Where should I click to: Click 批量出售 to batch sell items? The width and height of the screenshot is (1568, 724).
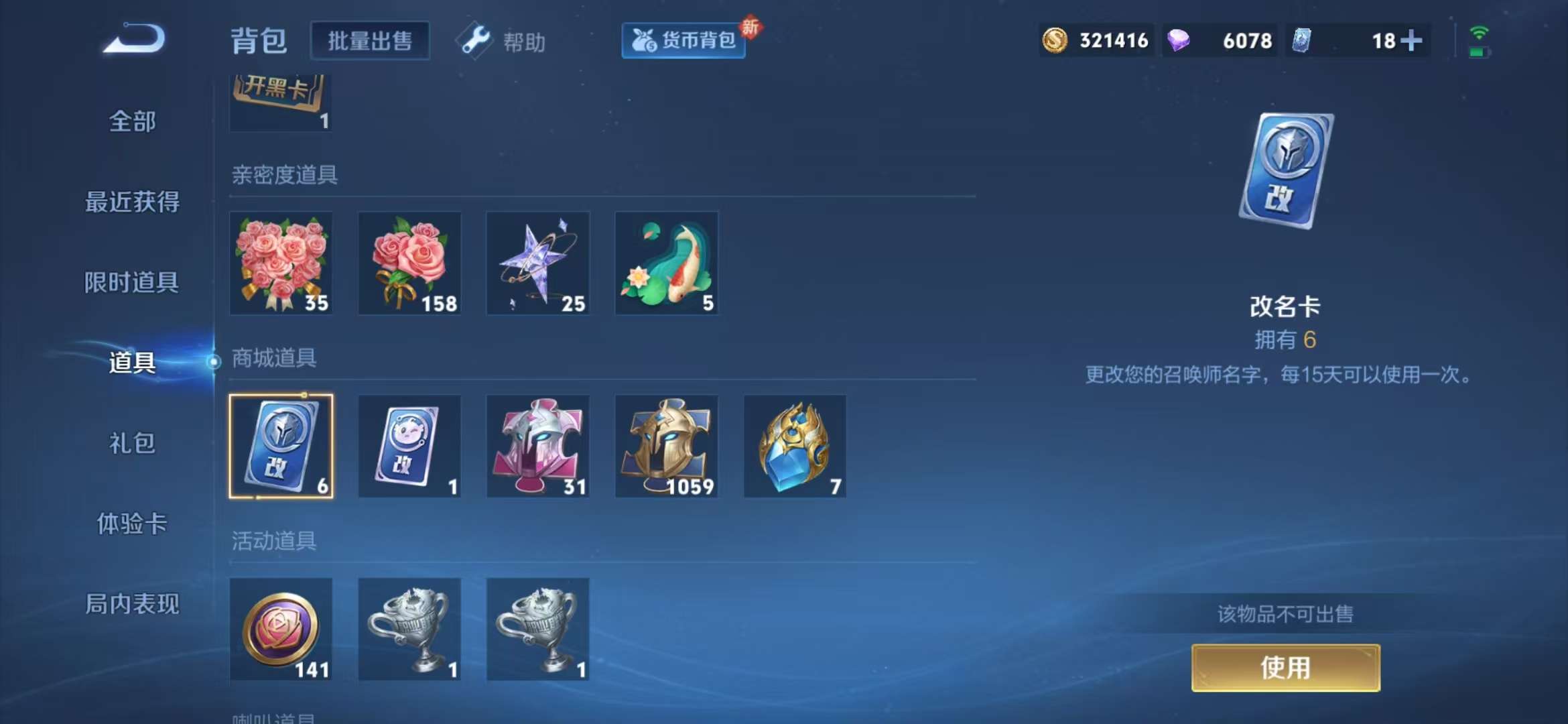tap(370, 40)
